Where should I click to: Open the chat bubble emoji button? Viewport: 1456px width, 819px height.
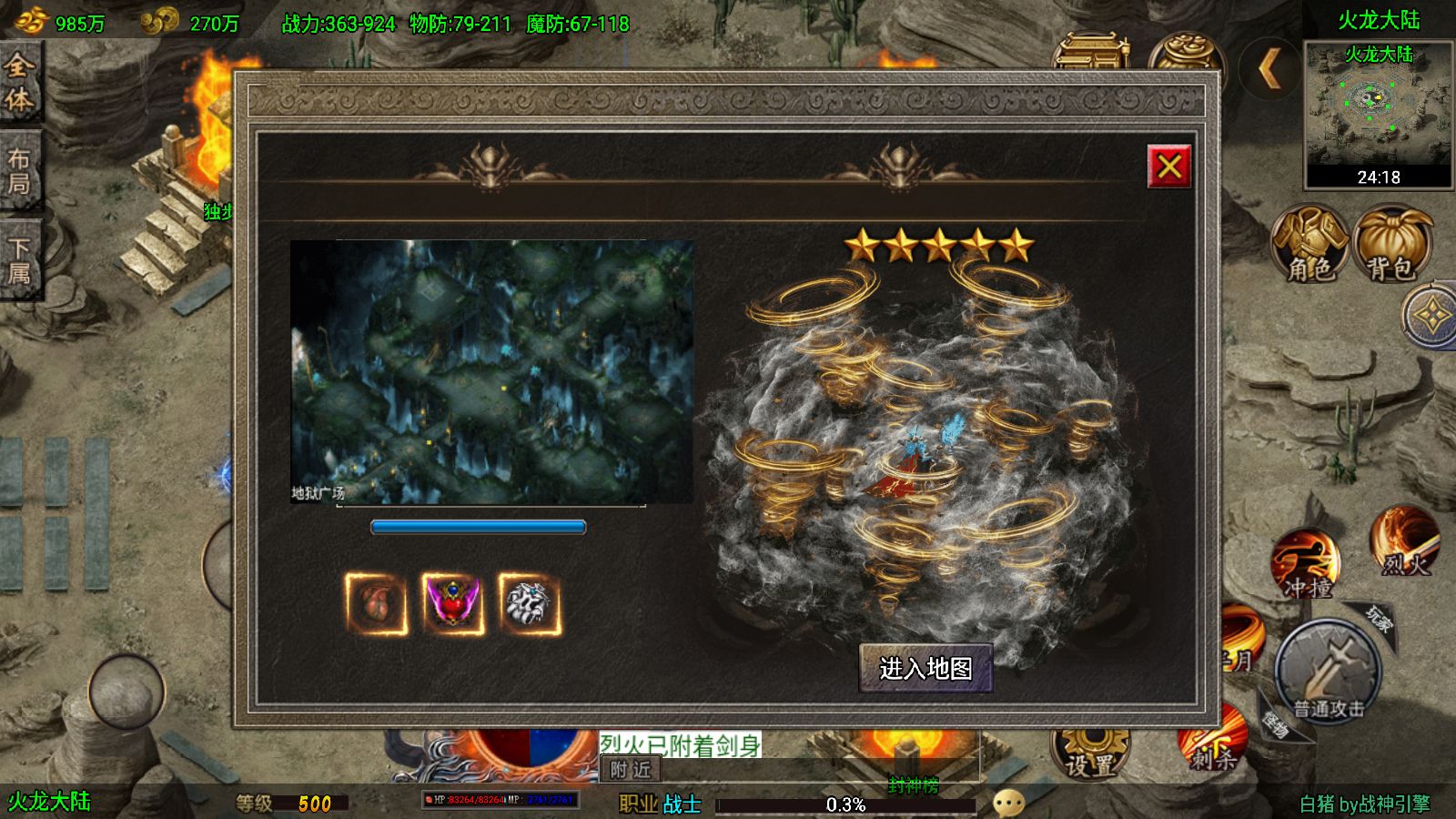point(1008,803)
